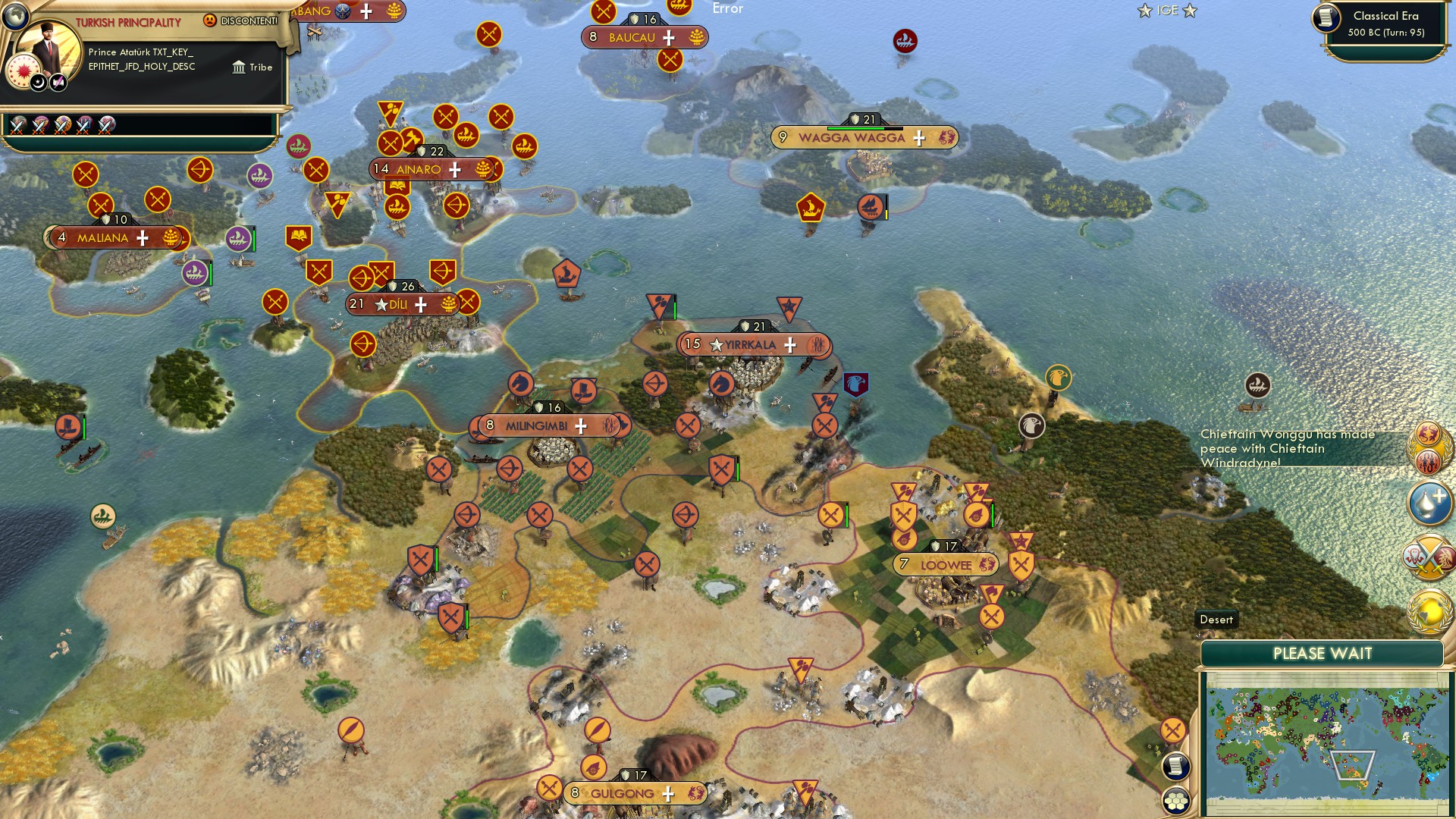Click the Great Person lamp icon
1456x819 pixels.
[1429, 501]
